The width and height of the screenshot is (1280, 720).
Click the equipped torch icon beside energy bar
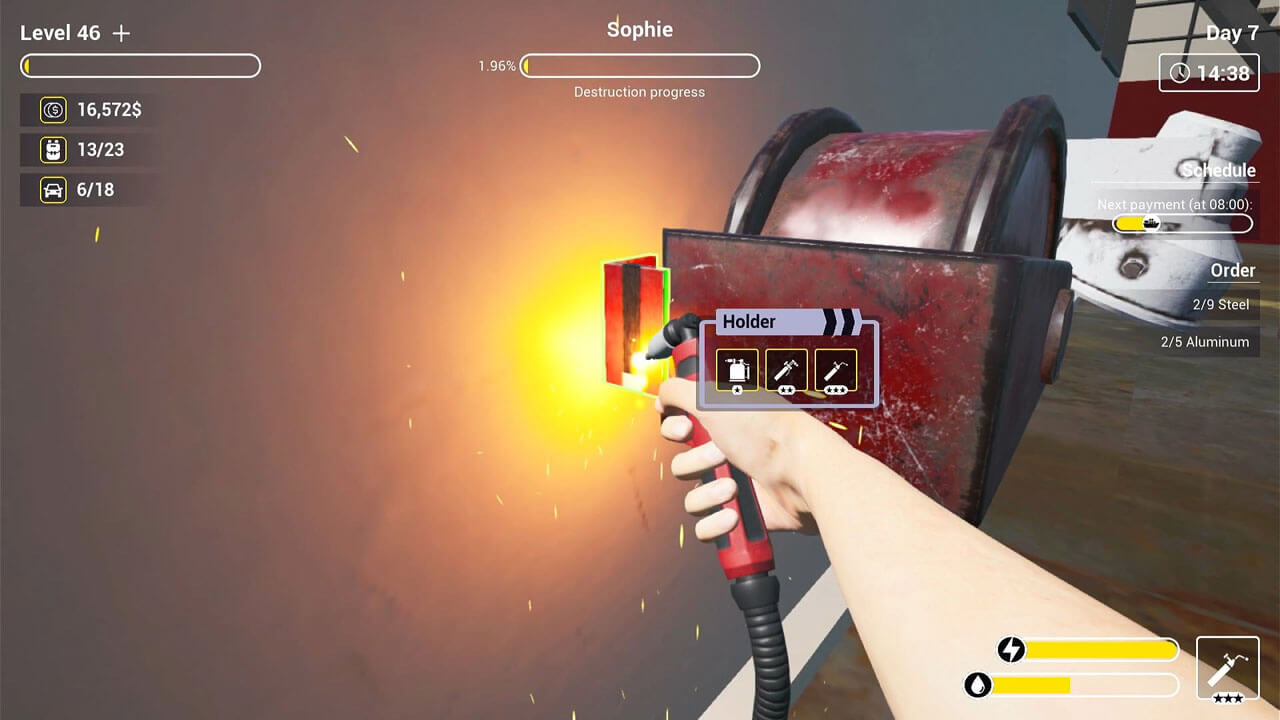click(1227, 668)
